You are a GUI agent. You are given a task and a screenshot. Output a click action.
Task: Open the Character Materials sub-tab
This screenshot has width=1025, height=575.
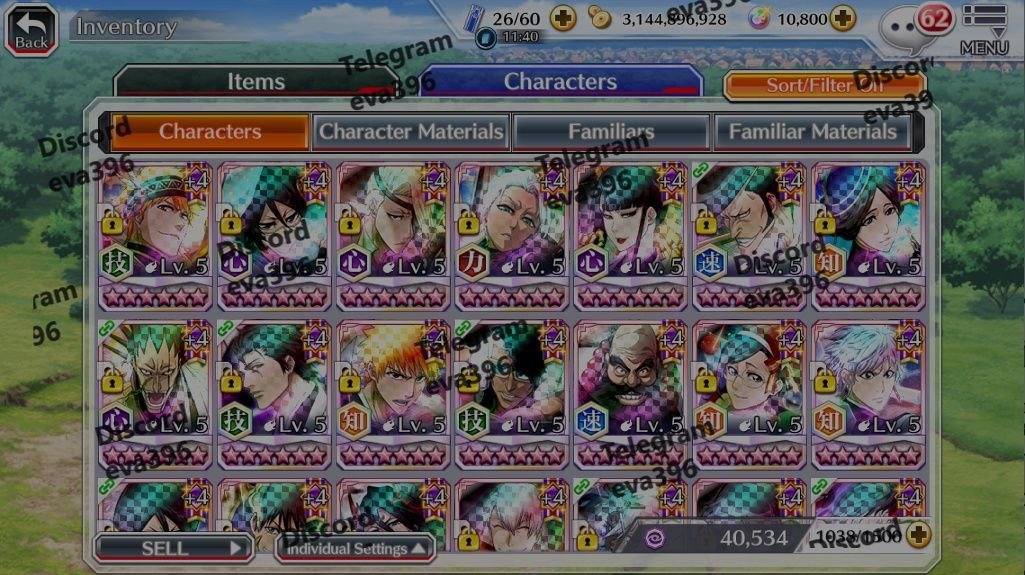tap(411, 131)
